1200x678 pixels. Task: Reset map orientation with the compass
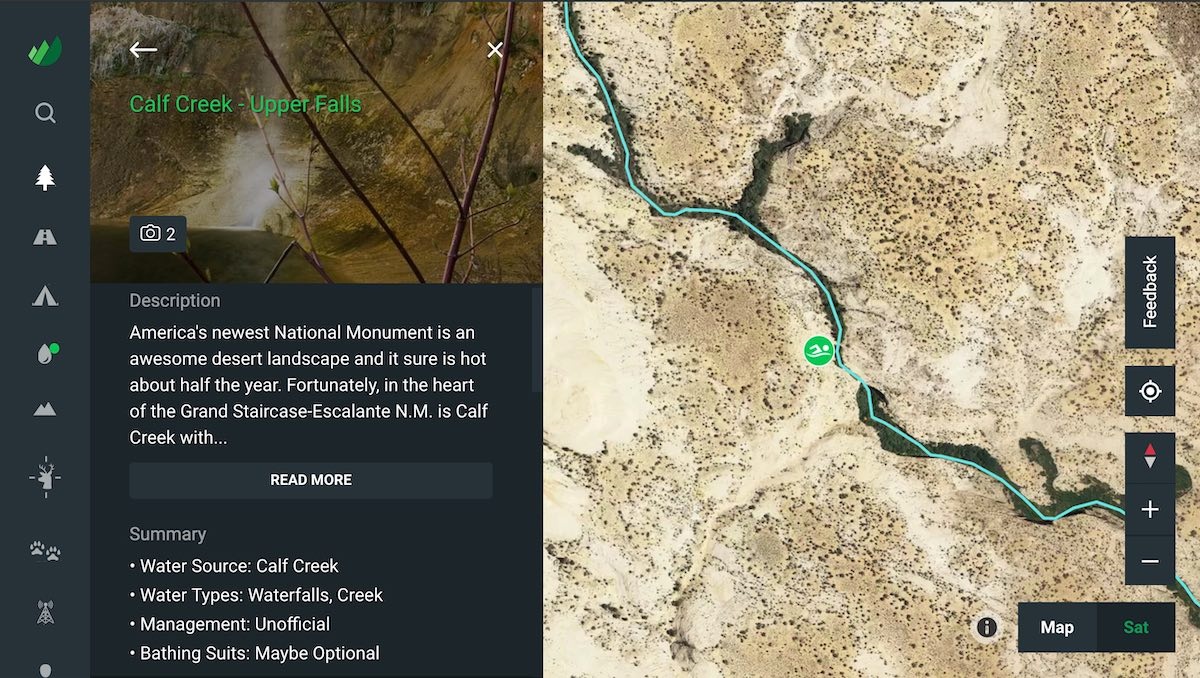(1150, 456)
